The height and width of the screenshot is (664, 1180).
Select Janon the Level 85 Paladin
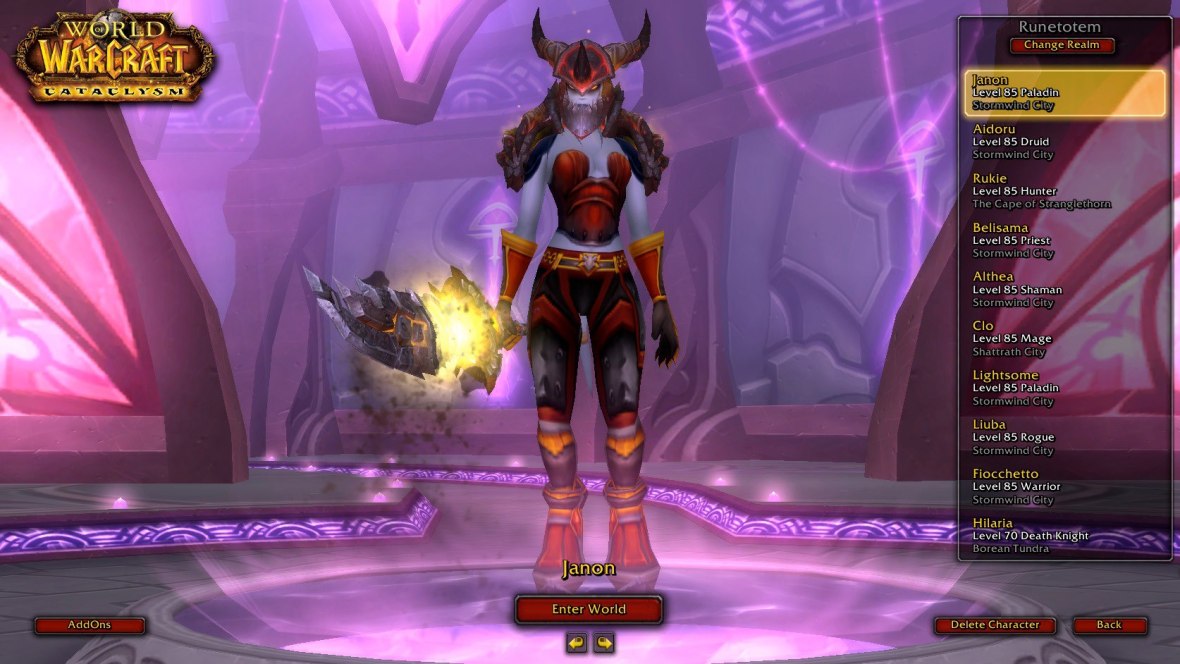1064,93
